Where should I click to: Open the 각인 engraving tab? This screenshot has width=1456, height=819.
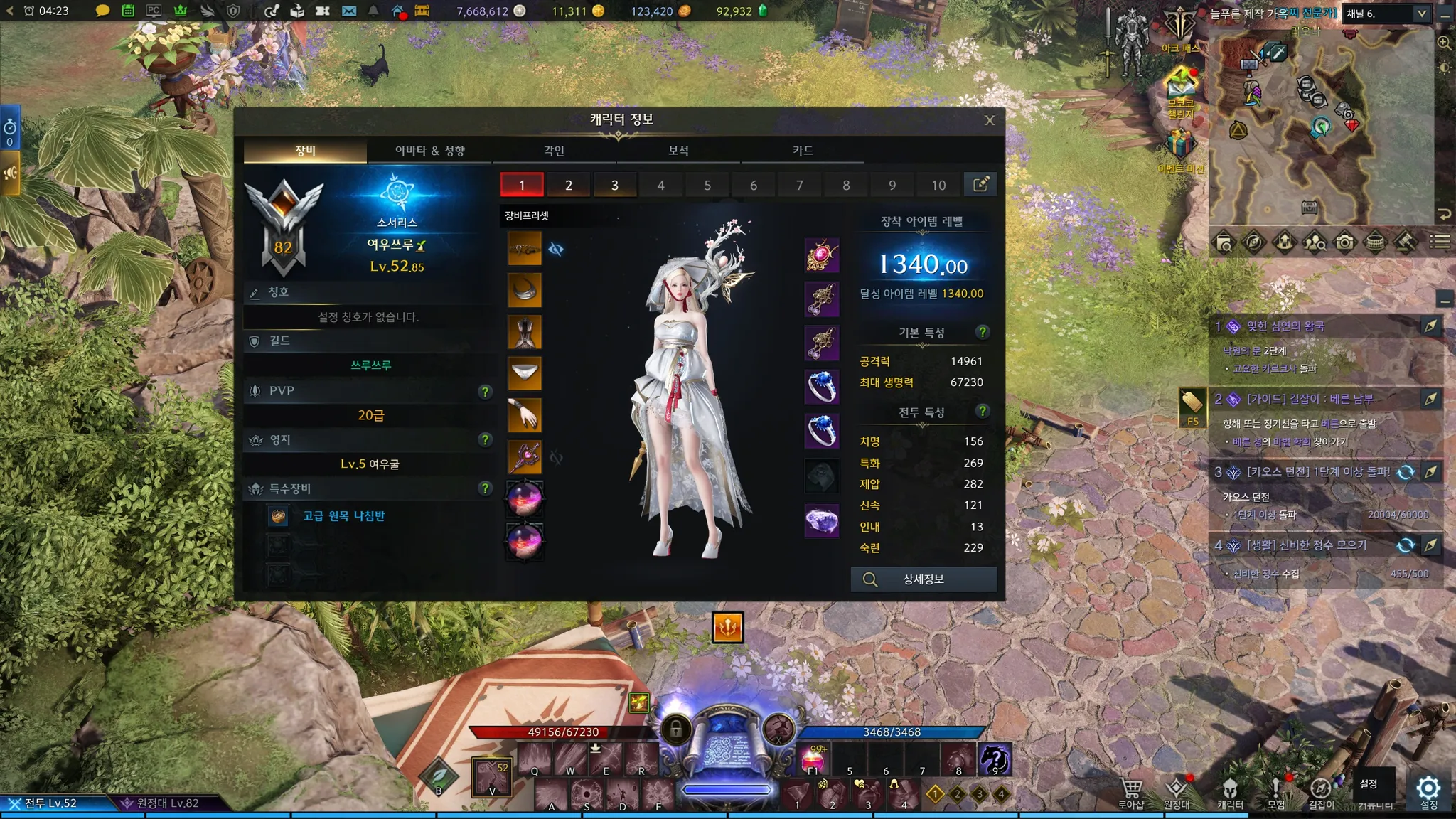pyautogui.click(x=554, y=151)
